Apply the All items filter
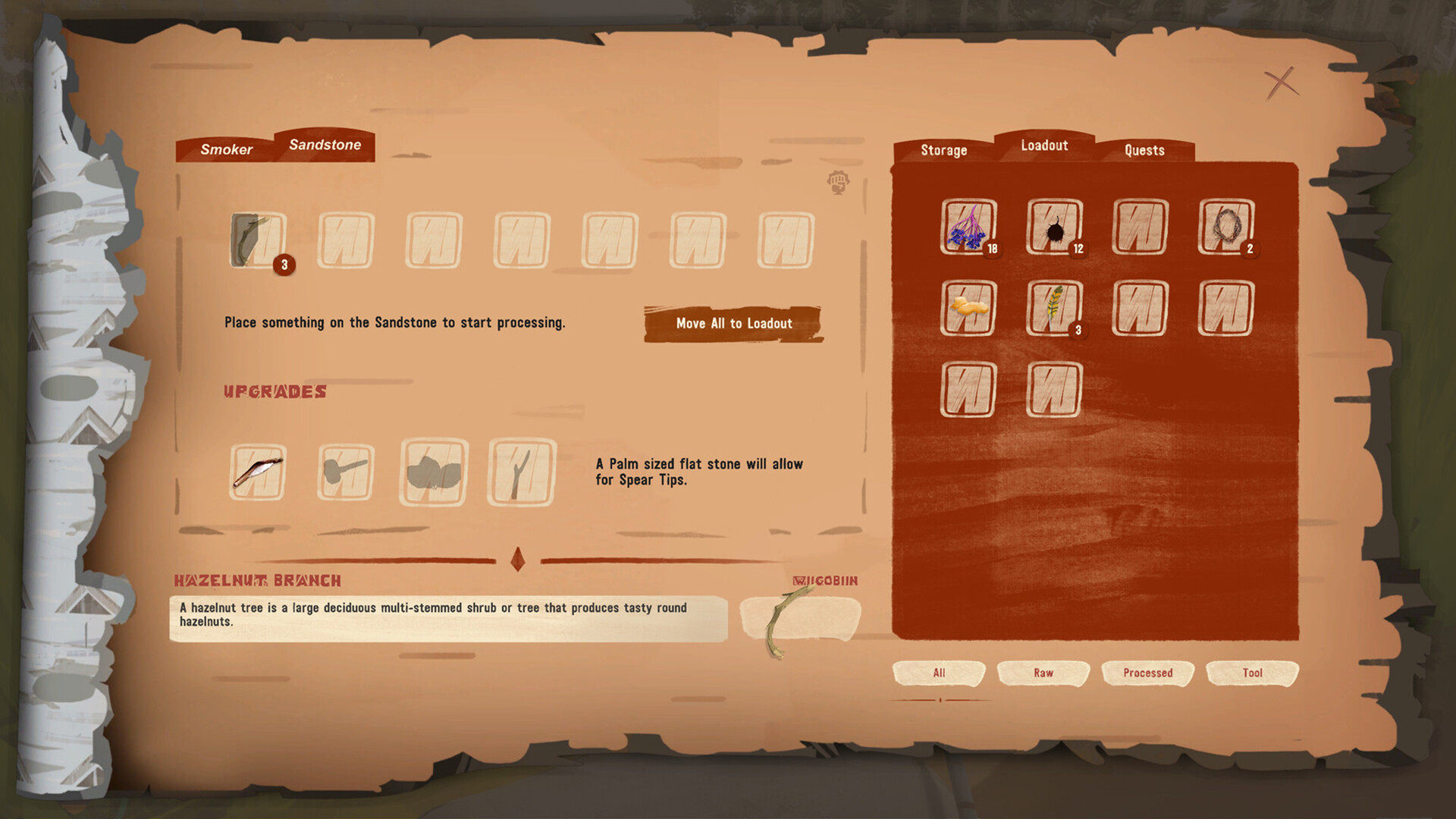The height and width of the screenshot is (819, 1456). tap(940, 673)
